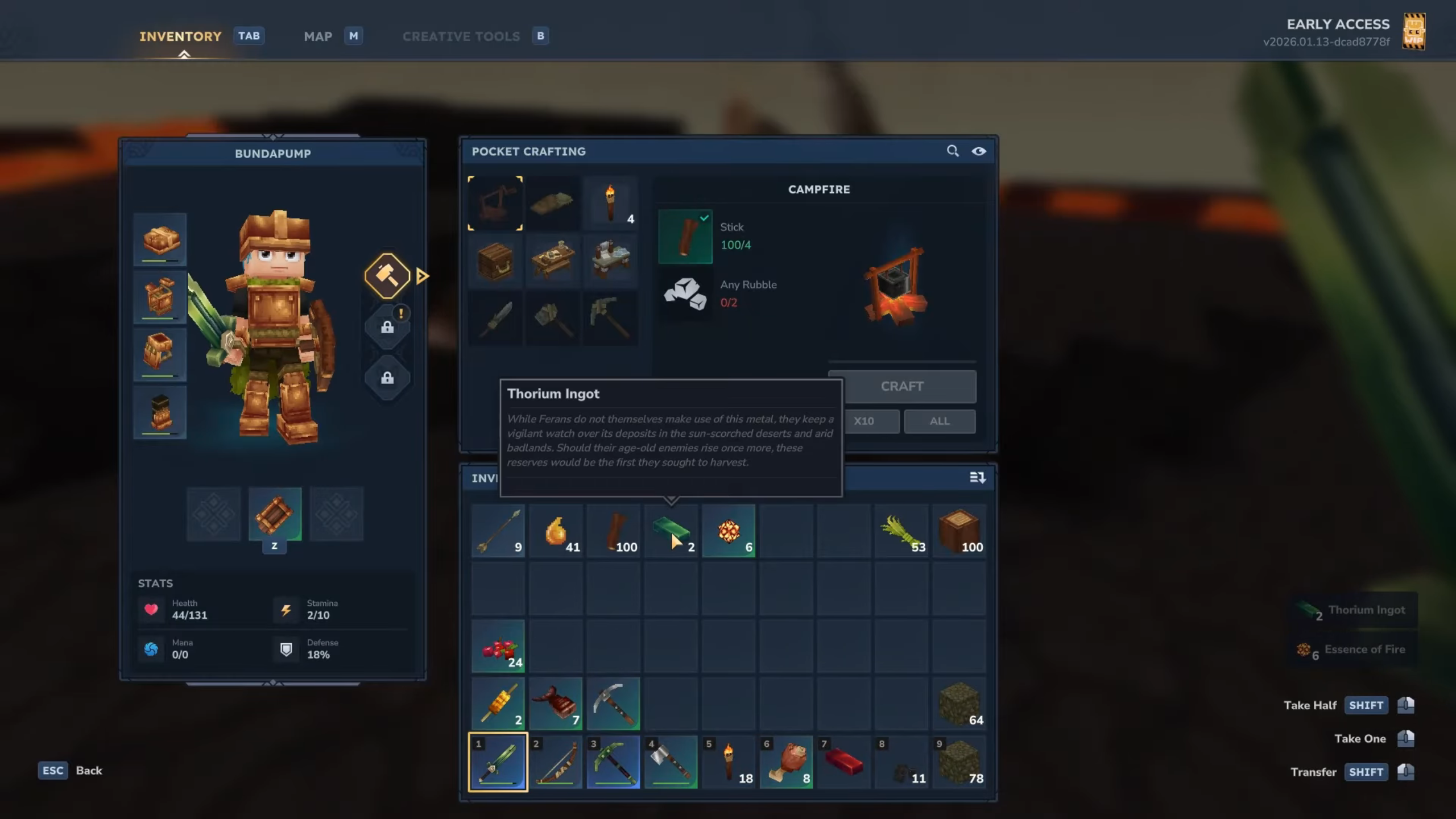Open the inventory sort options
Viewport: 1456px width, 819px height.
pos(978,478)
